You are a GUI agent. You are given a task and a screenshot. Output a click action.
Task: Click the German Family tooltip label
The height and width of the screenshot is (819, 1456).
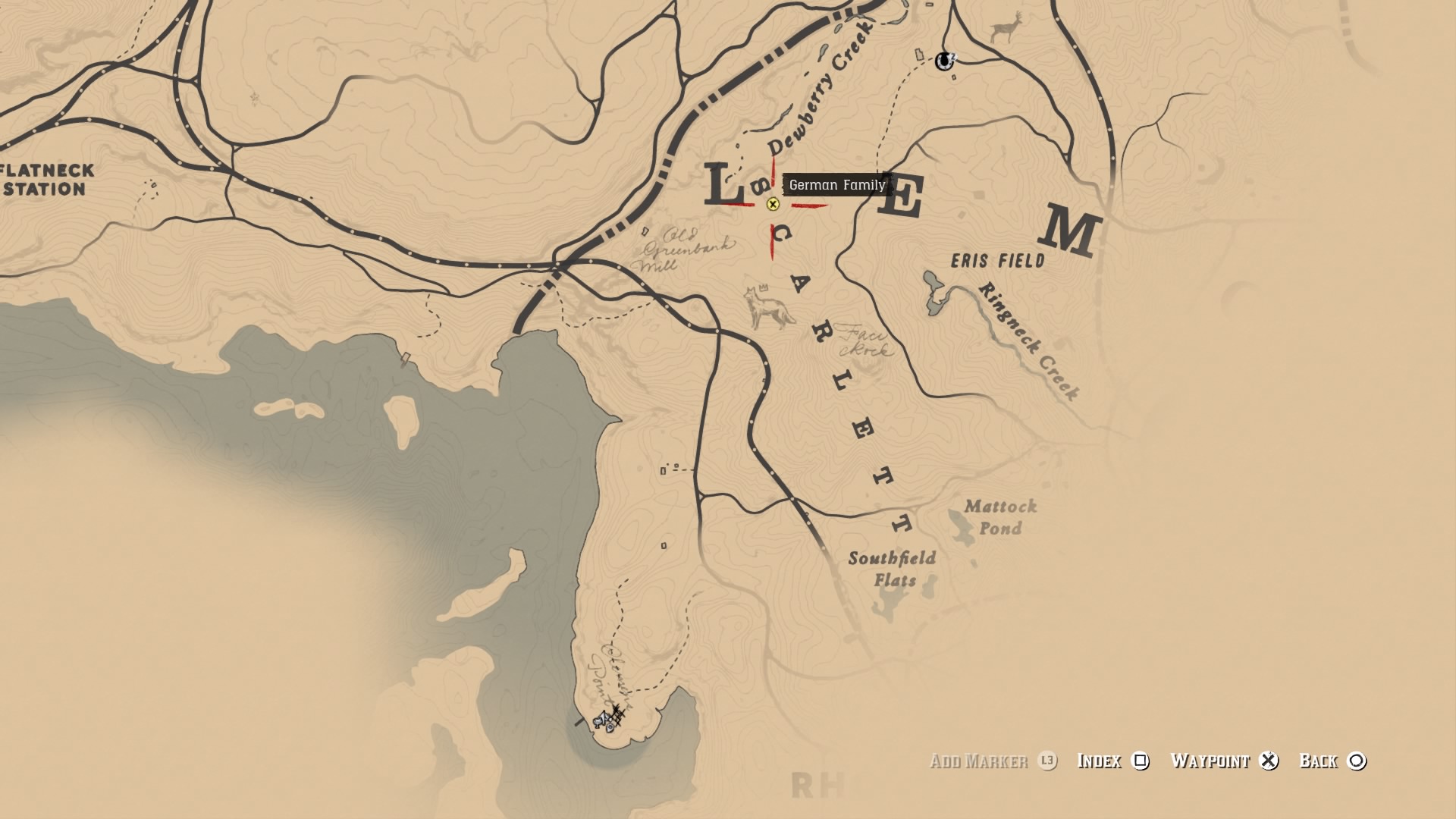[x=837, y=184]
